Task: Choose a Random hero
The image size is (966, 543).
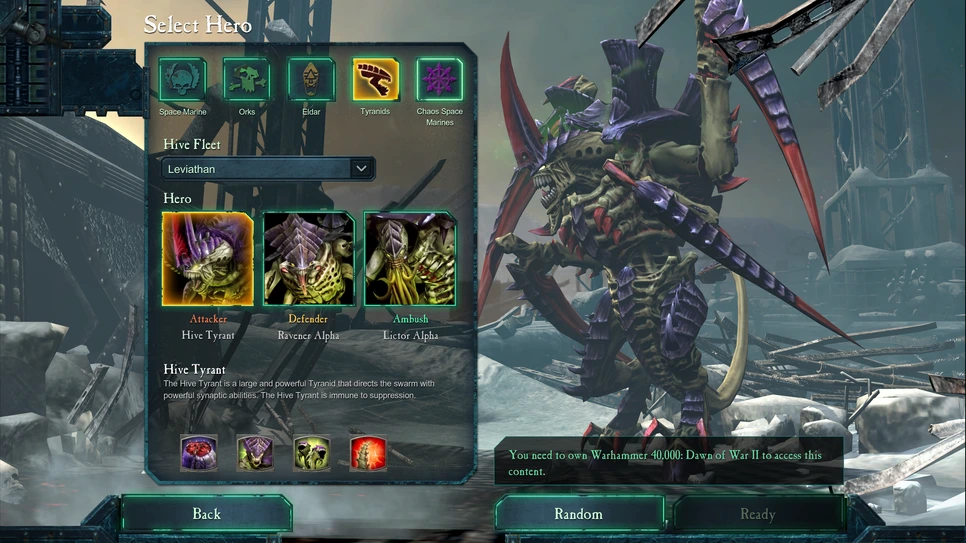Action: (579, 514)
